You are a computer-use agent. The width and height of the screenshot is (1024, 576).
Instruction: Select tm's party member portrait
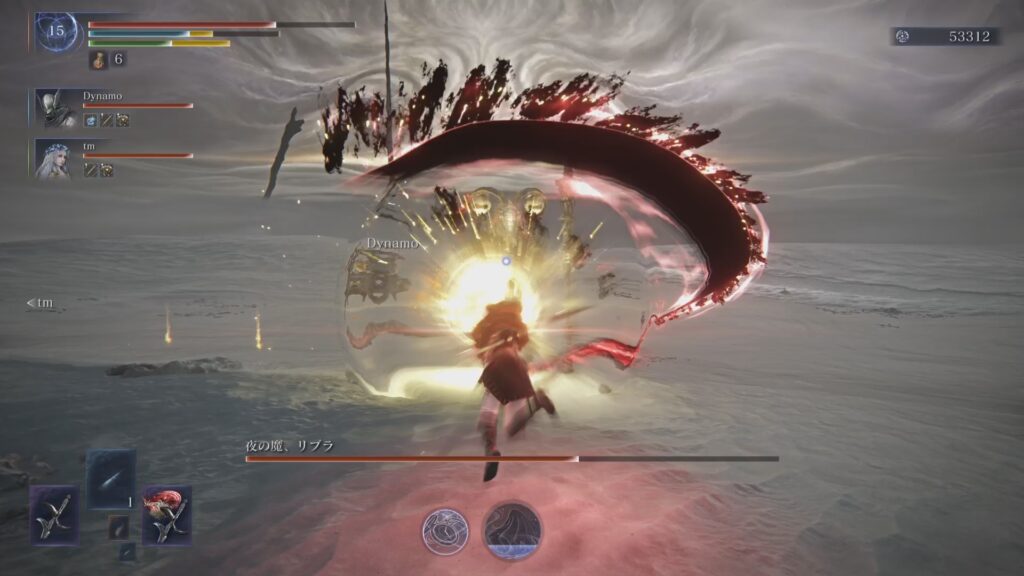click(x=53, y=159)
